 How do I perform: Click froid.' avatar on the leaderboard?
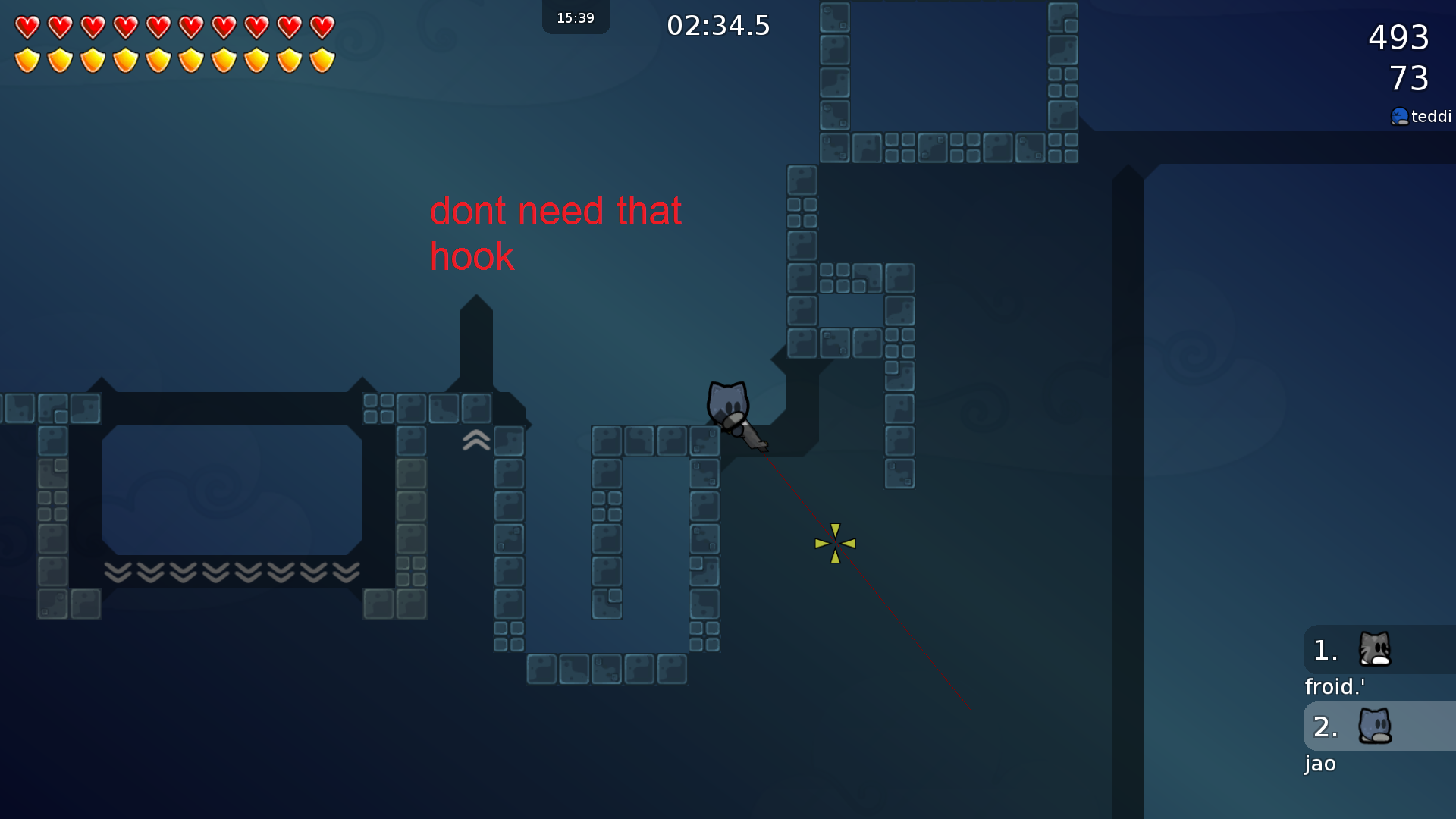point(1375,651)
